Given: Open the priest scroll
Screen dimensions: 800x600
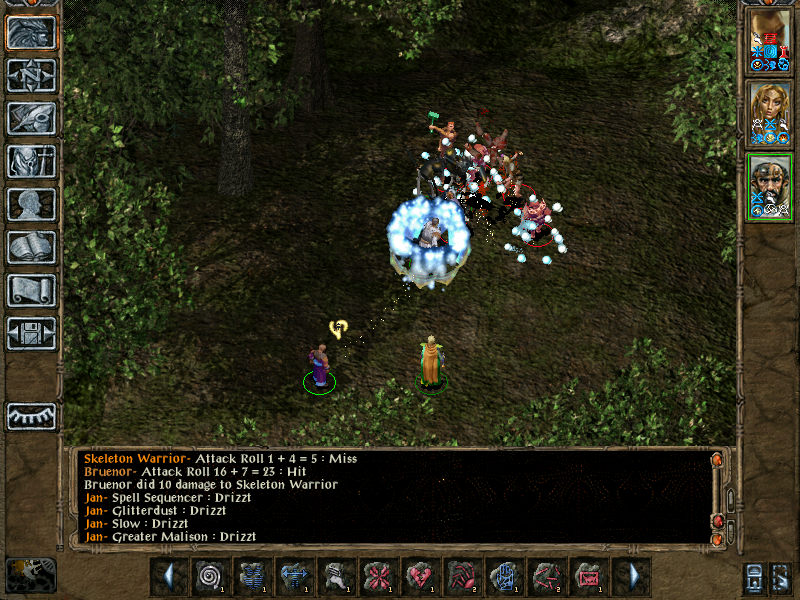Looking at the screenshot, I should pos(31,290).
